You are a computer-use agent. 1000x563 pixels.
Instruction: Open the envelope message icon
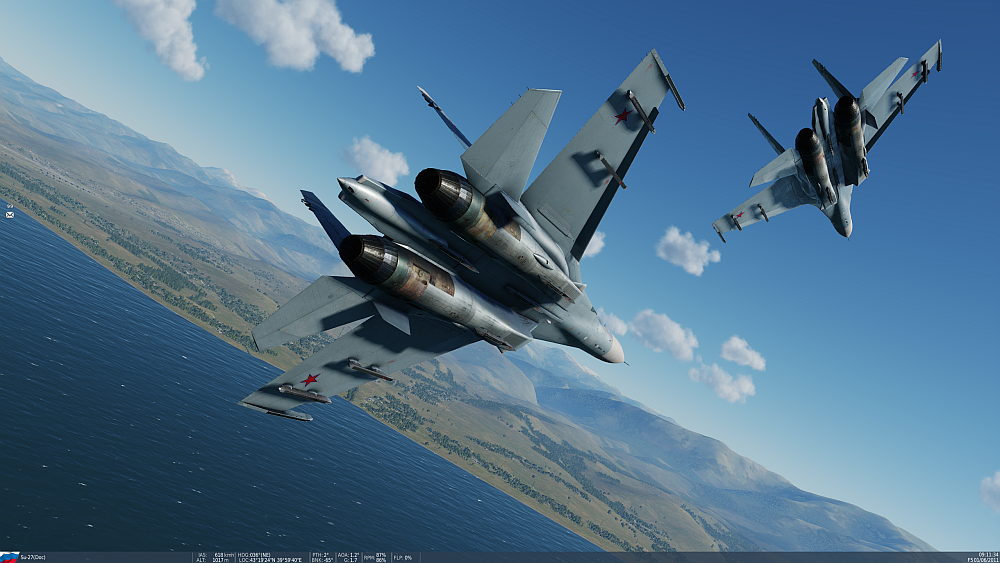[9, 214]
